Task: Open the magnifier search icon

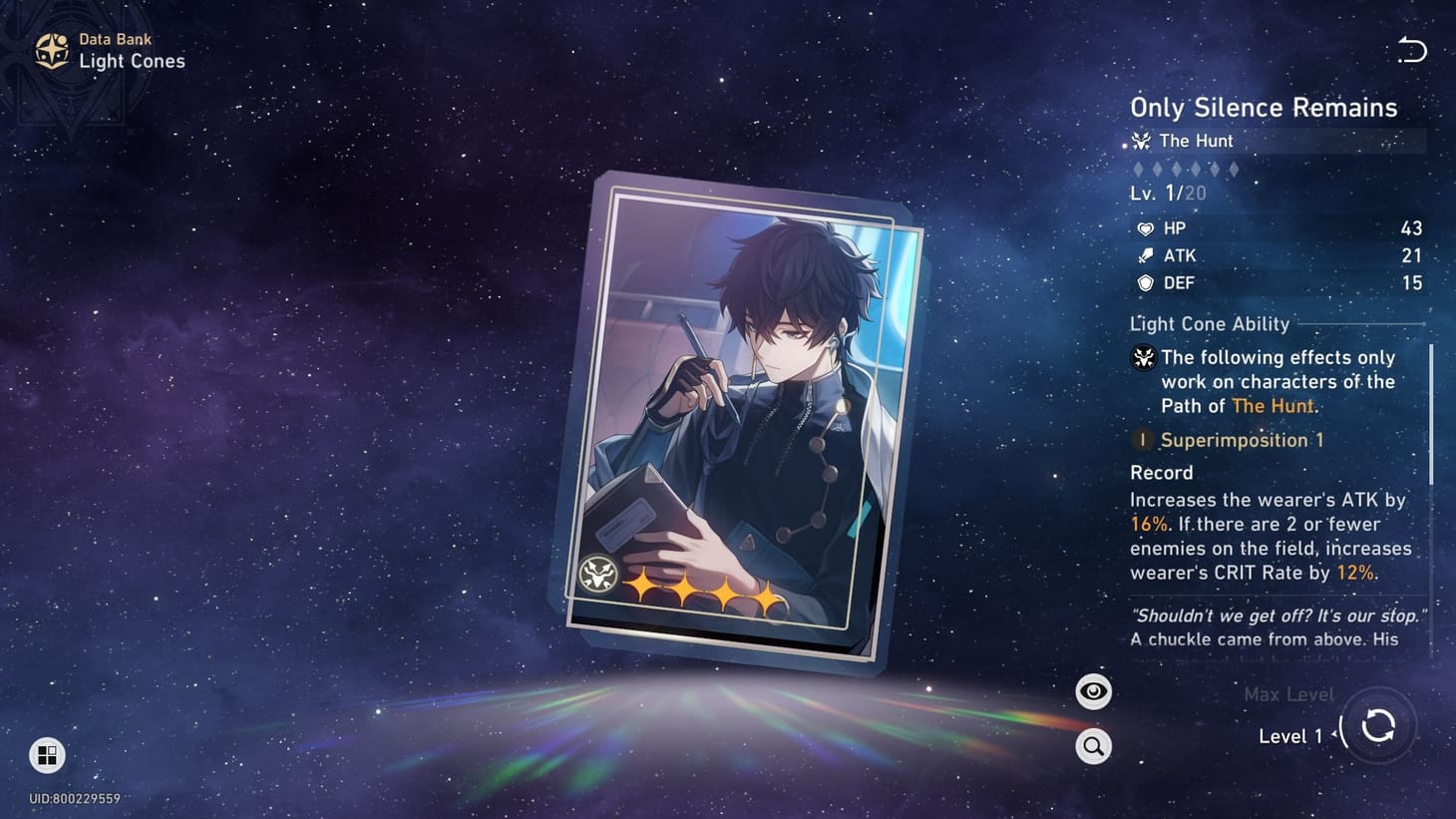Action: 1093,745
